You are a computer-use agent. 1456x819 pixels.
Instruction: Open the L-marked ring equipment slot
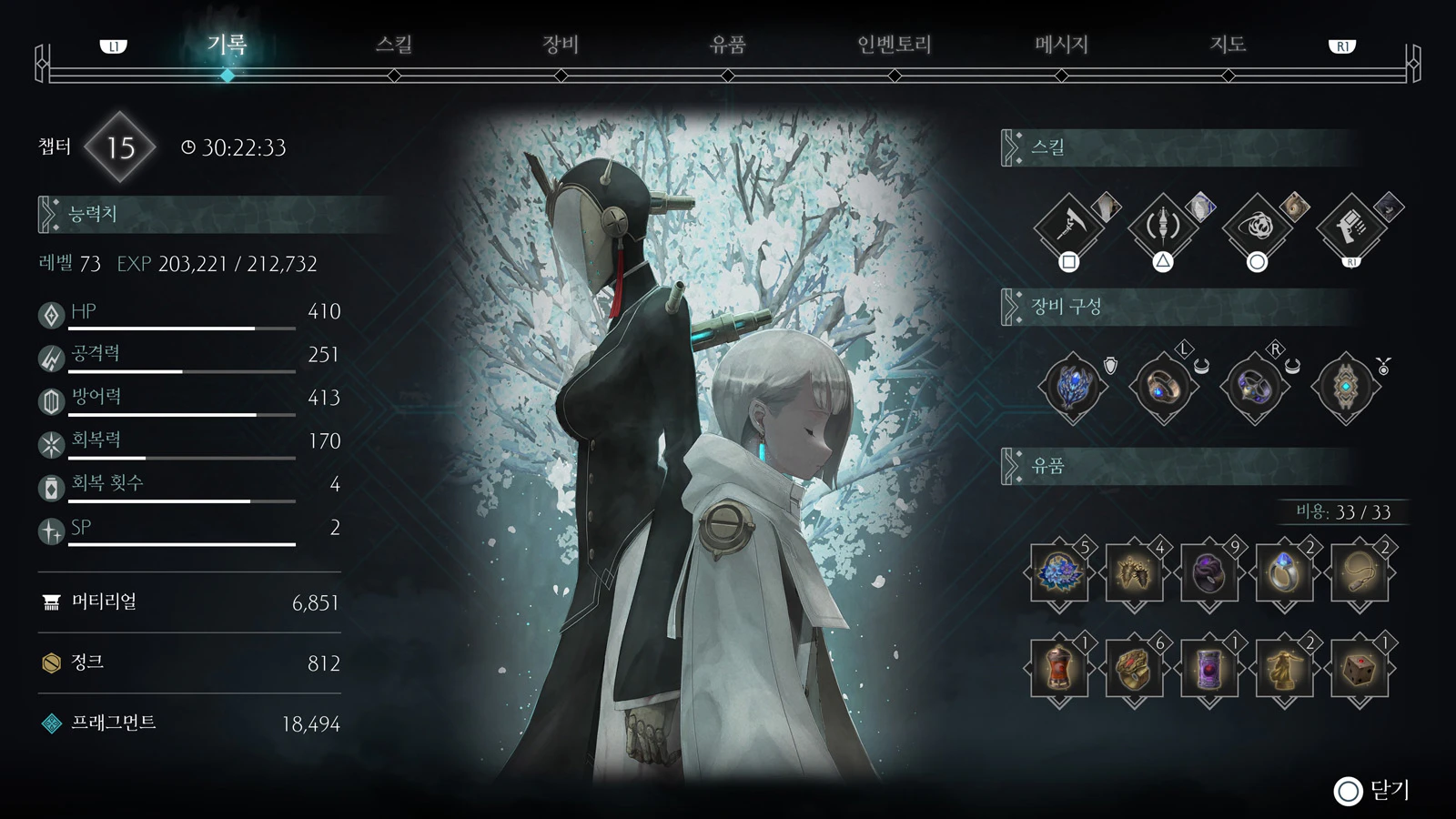[x=1163, y=386]
